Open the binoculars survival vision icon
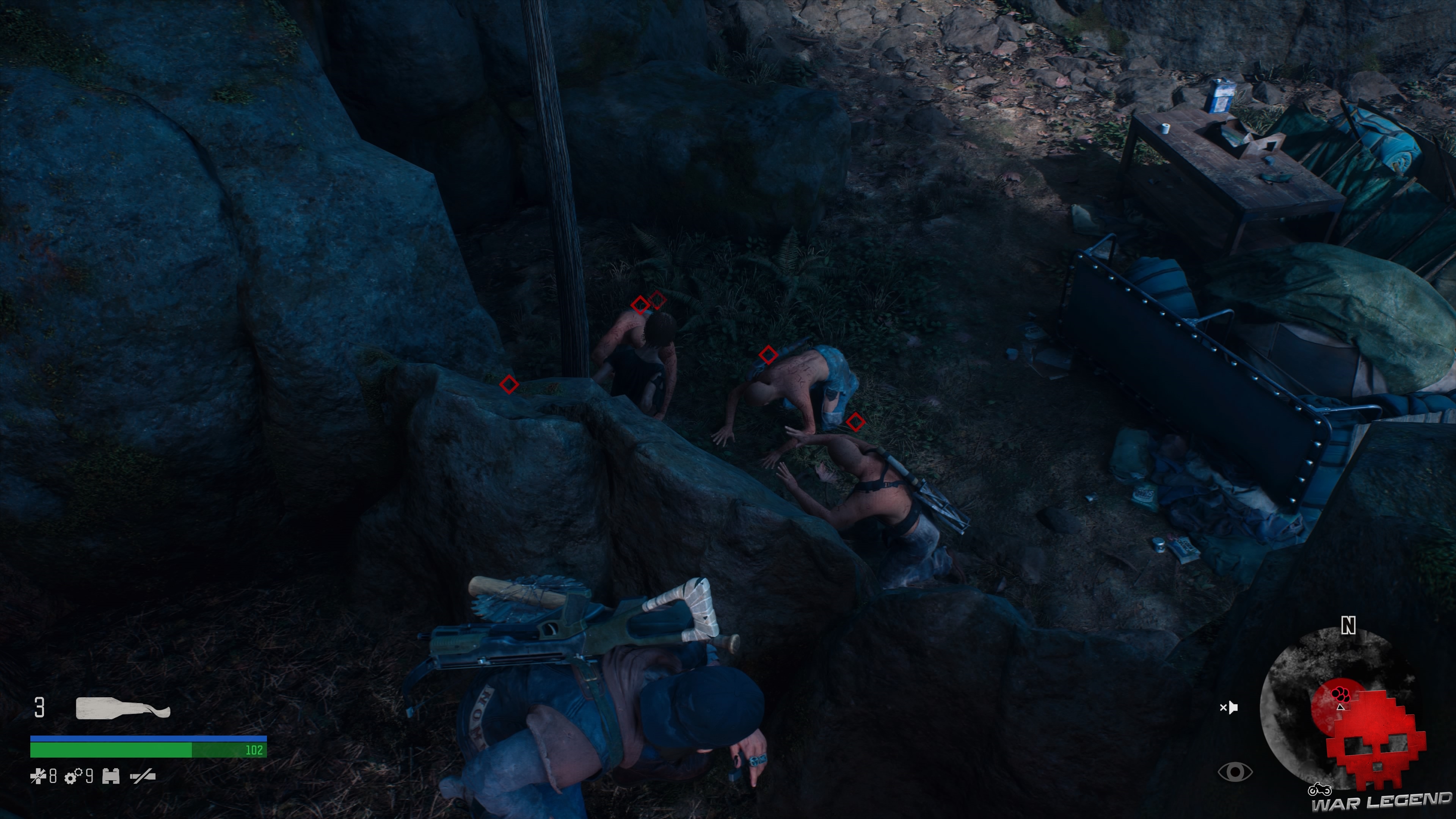The height and width of the screenshot is (819, 1456). [x=111, y=777]
